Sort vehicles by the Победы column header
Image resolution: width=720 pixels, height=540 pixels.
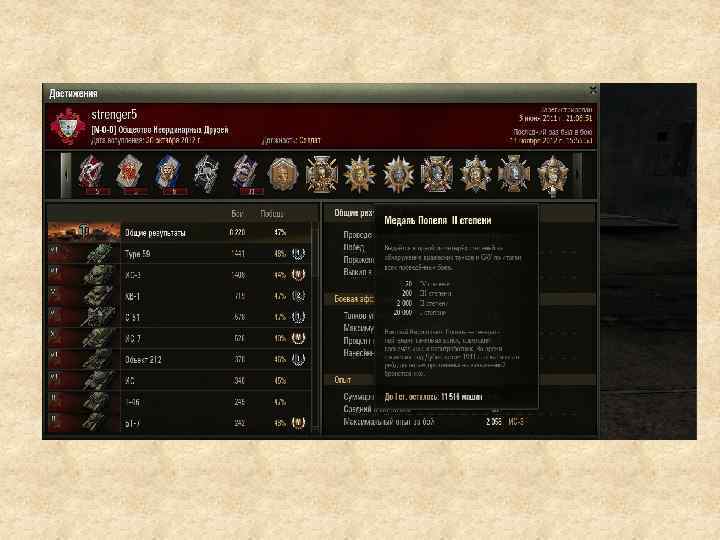tap(271, 214)
